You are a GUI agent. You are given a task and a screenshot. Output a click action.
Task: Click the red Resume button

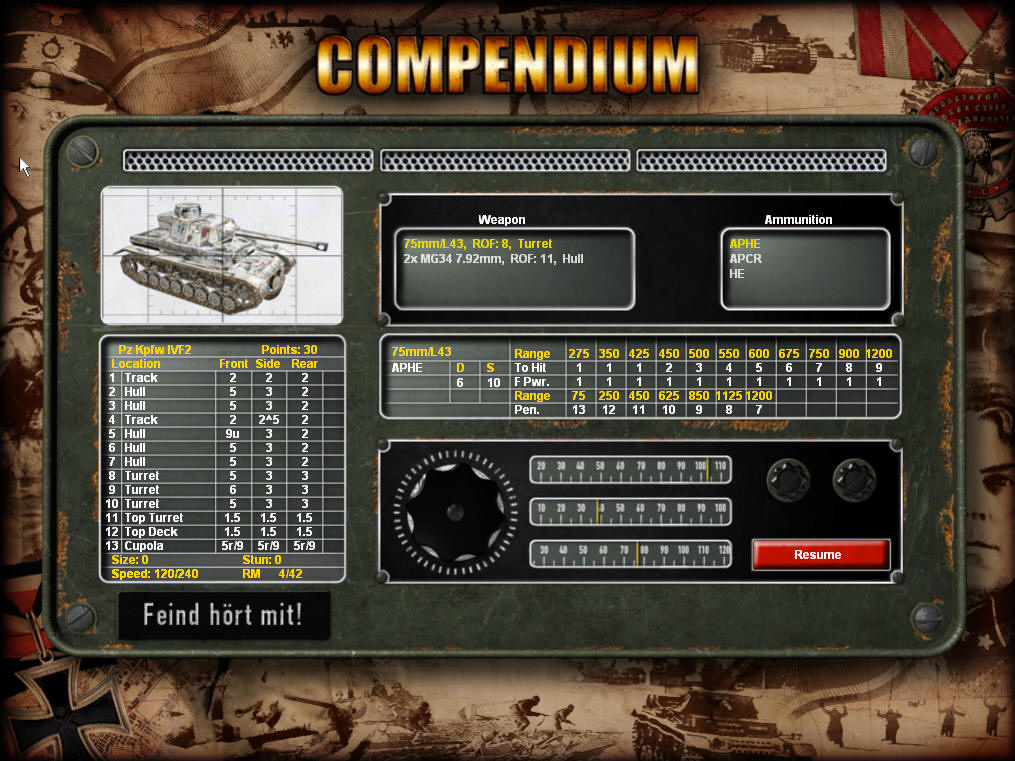pos(819,554)
